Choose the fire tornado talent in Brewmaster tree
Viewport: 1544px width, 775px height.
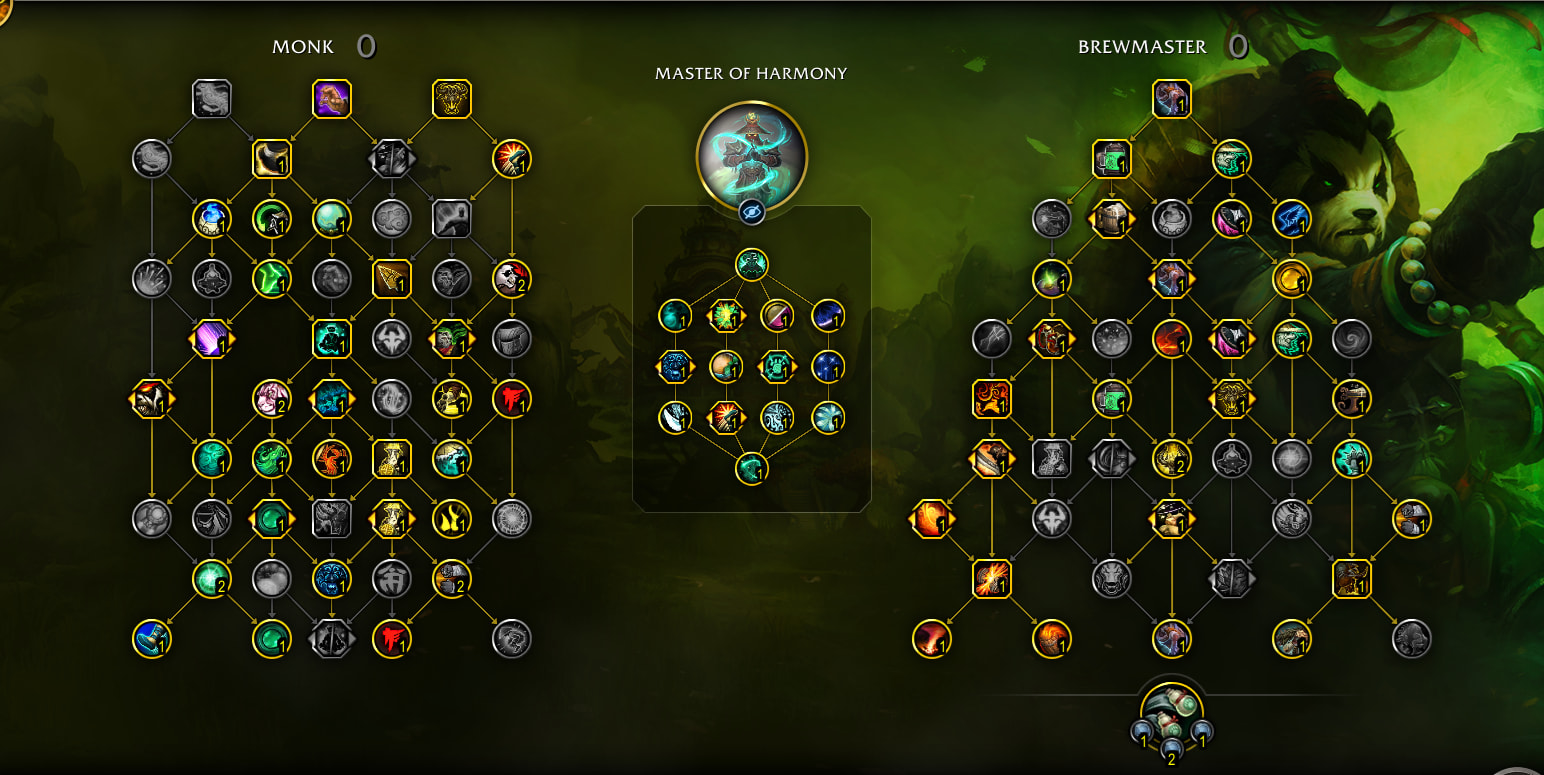click(x=931, y=639)
